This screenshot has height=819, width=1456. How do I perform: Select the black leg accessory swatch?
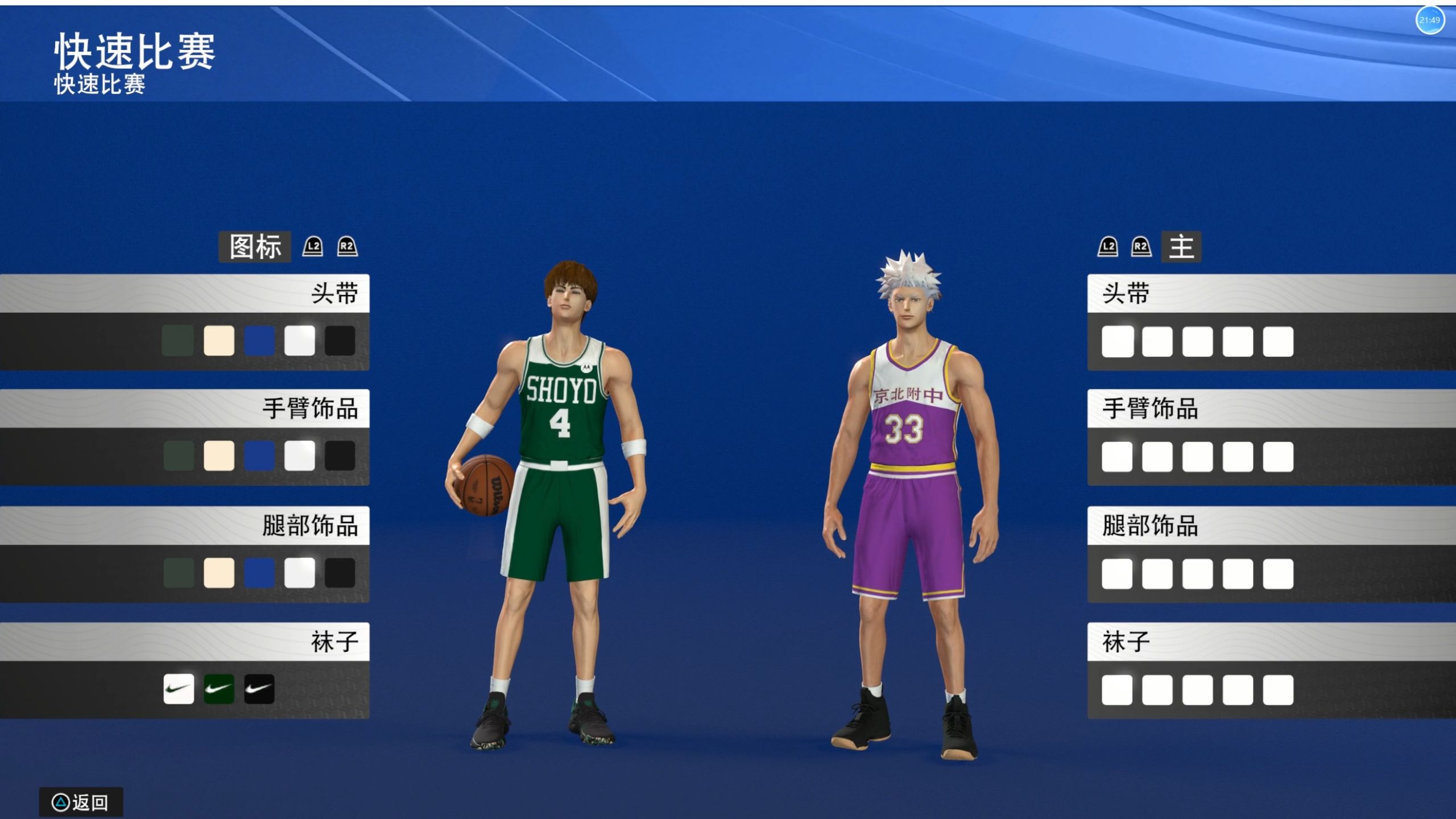[x=340, y=573]
